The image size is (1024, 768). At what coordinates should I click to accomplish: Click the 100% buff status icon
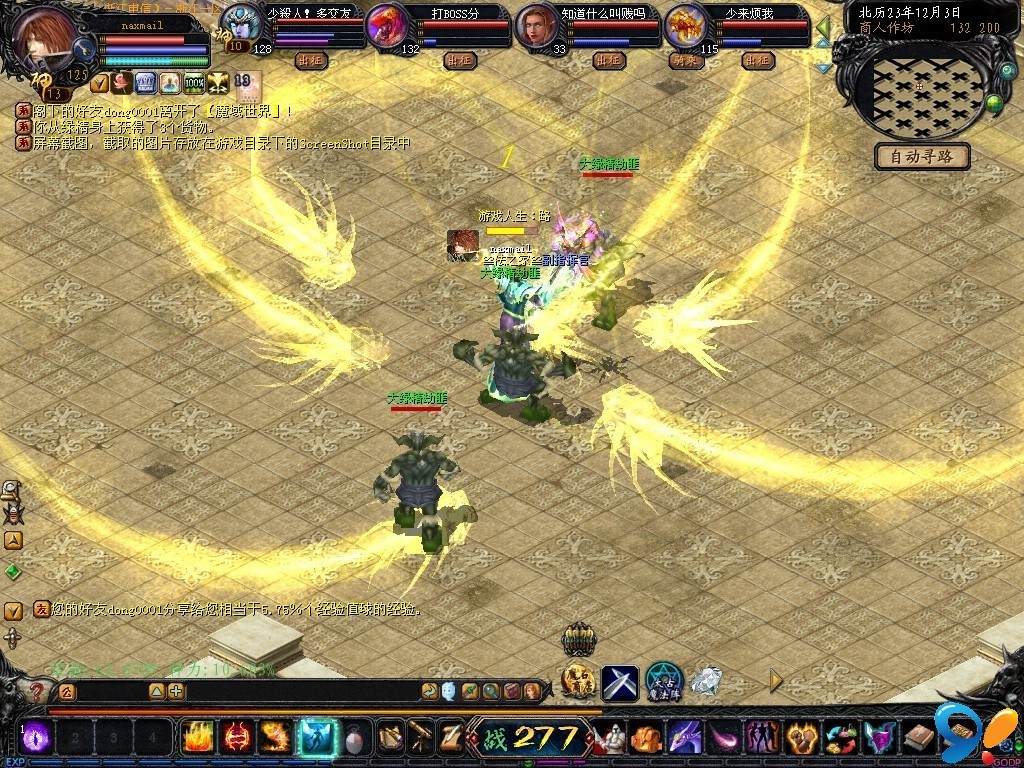coord(194,83)
